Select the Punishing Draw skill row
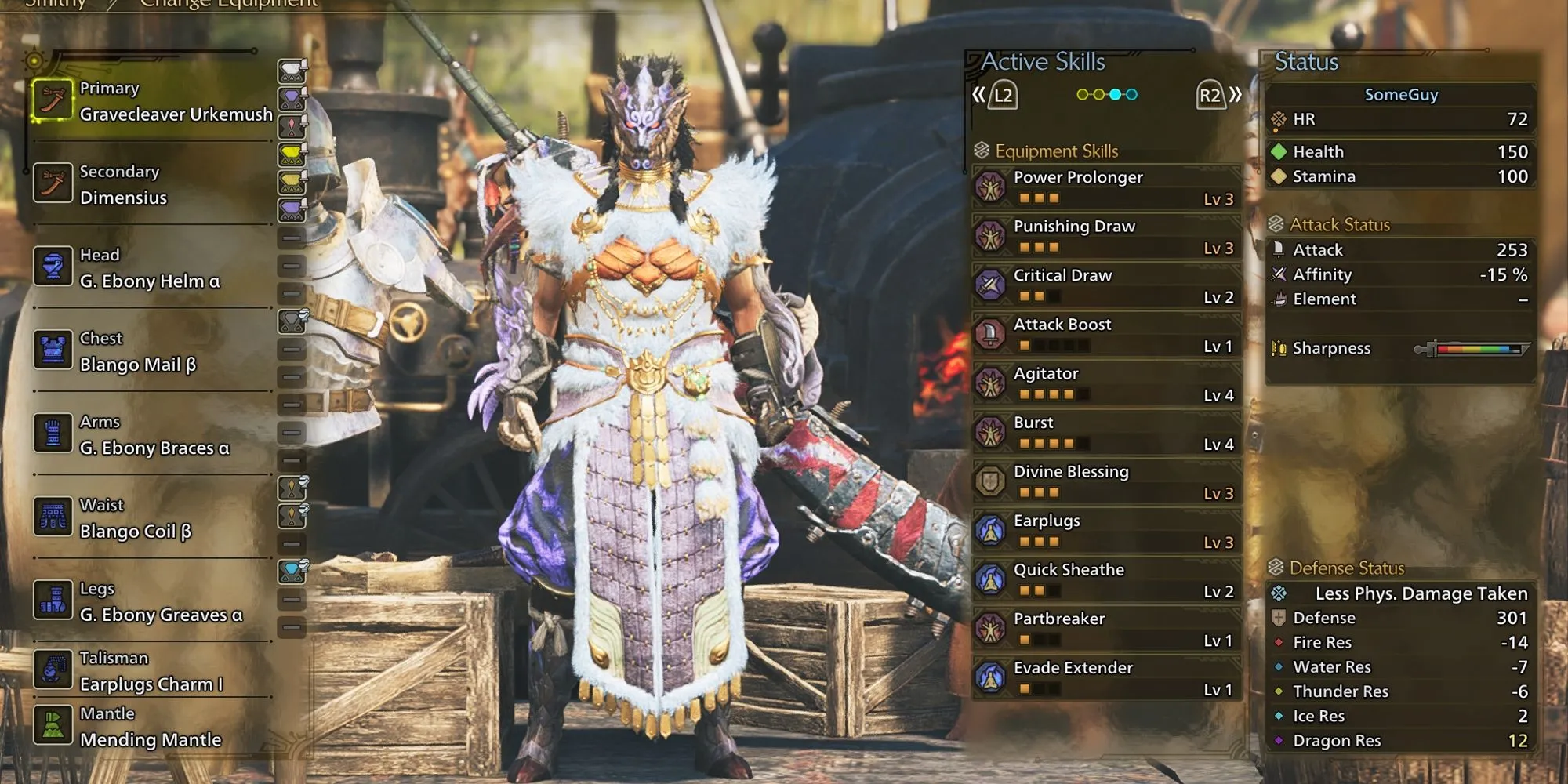Screen dimensions: 1568x784 (1106, 236)
